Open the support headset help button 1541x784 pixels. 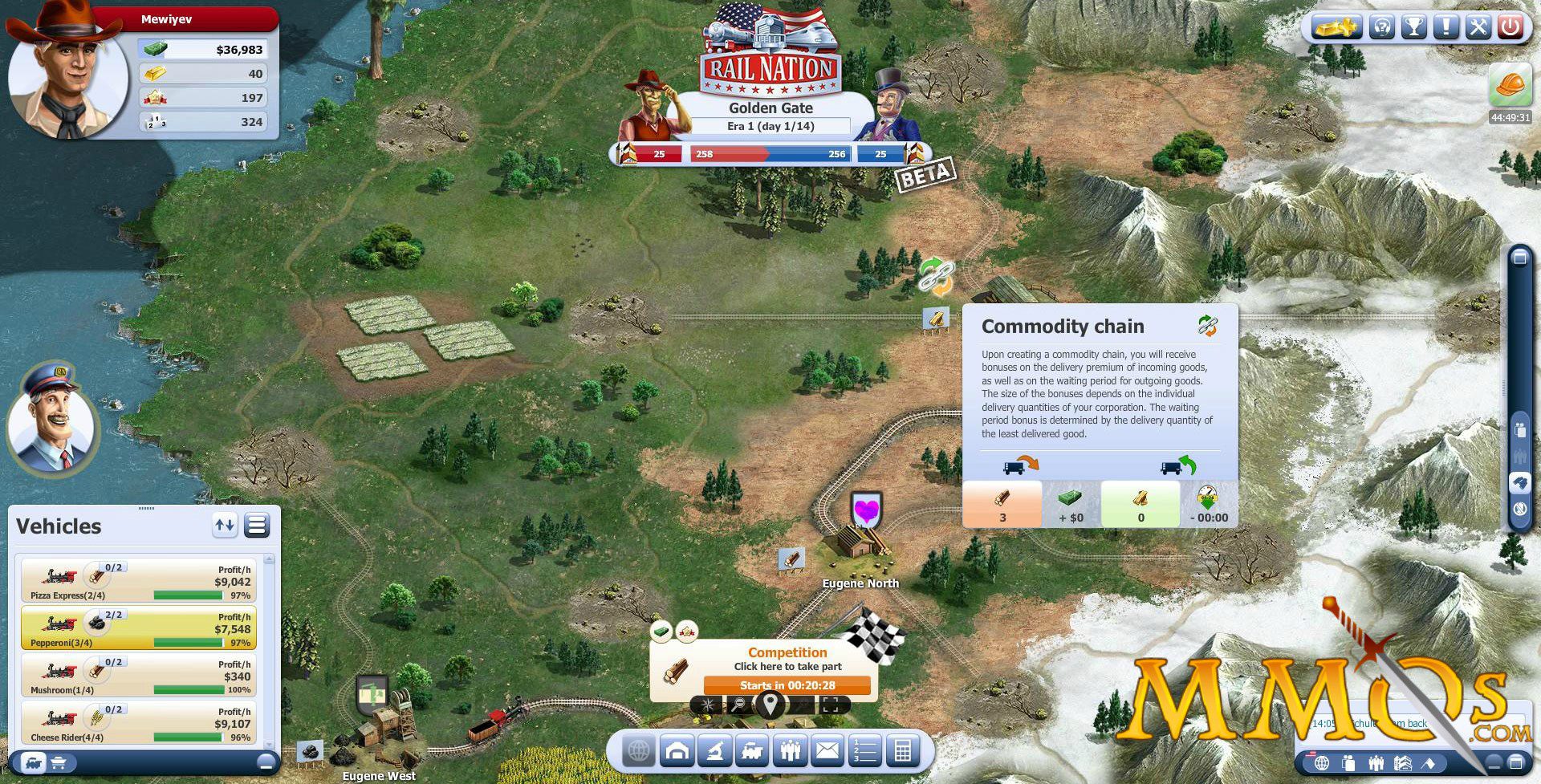(1382, 27)
